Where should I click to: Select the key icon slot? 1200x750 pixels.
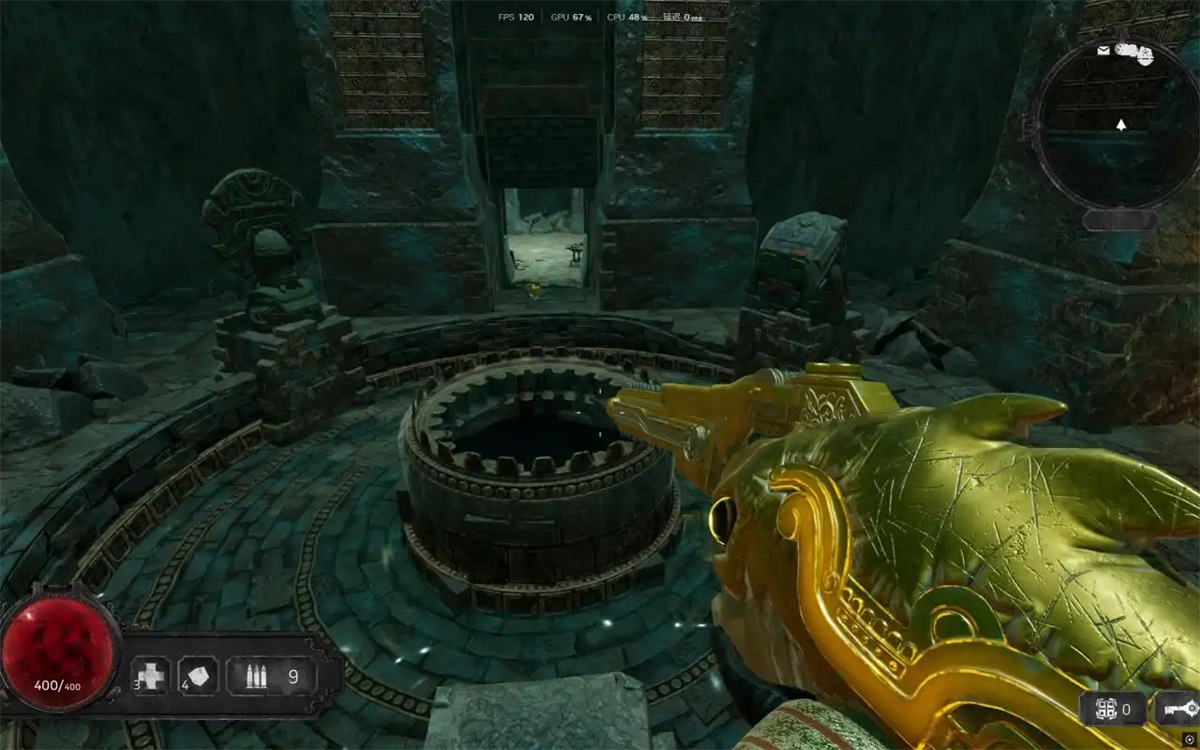[x=1177, y=709]
